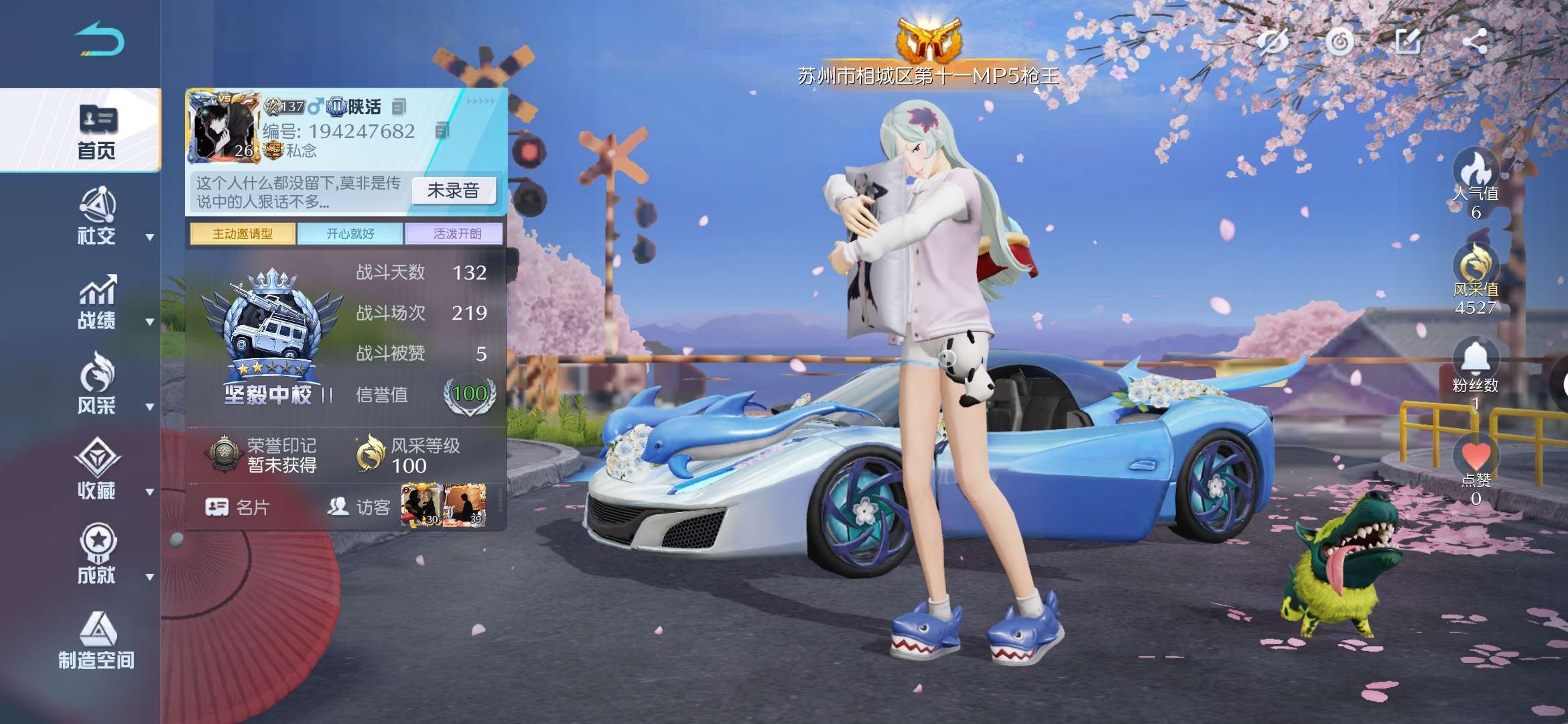Copy the player ID number
The image size is (1568, 724).
[x=442, y=131]
